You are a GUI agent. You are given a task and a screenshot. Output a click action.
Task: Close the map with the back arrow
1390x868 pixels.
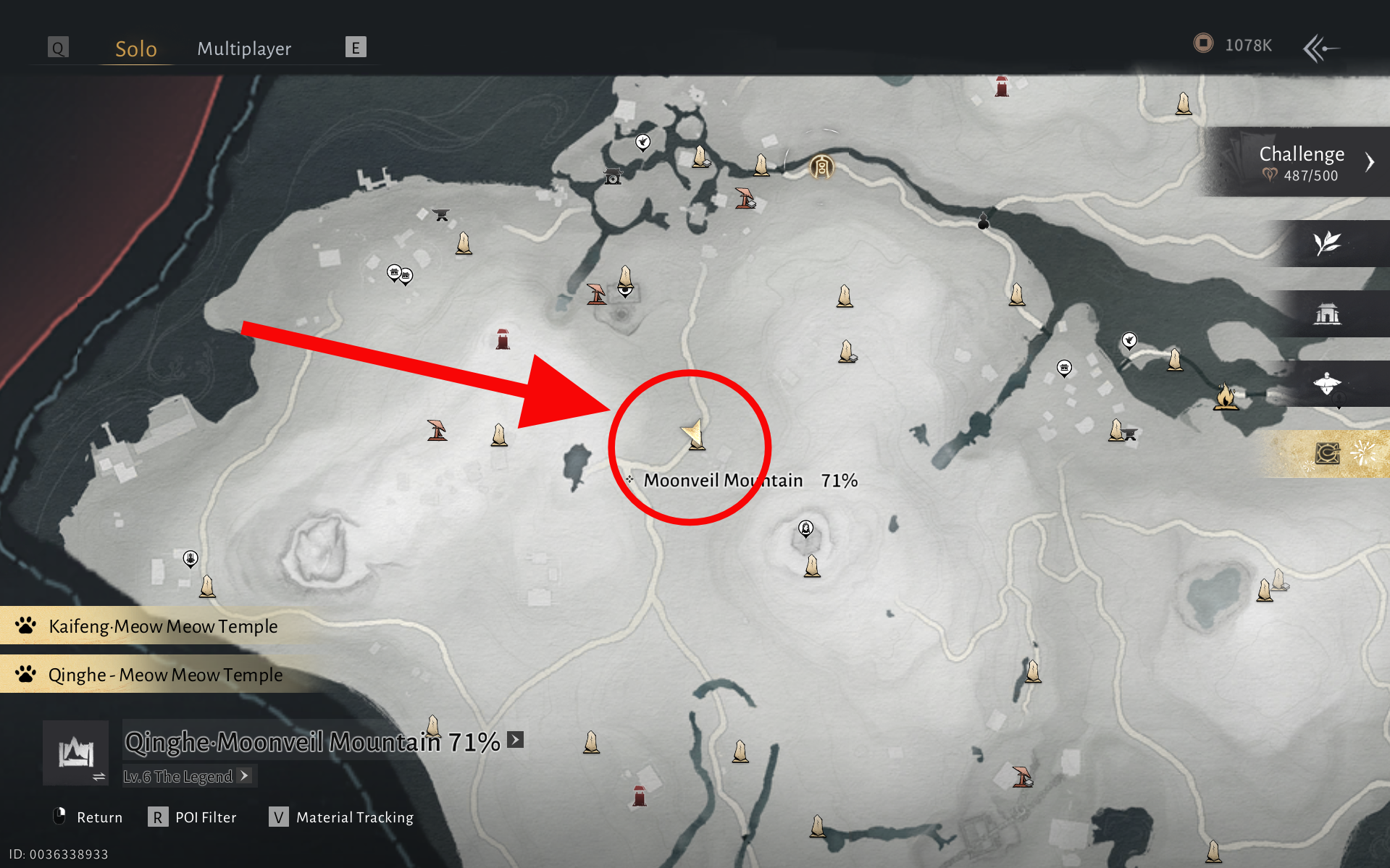tap(1320, 49)
